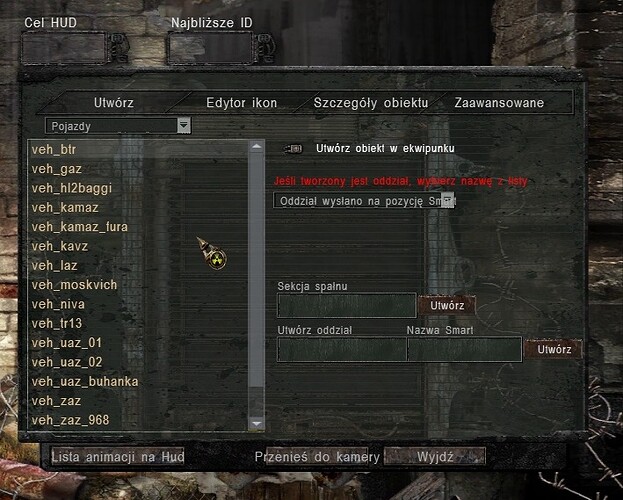Open Lista animacji na Hud
This screenshot has height=500, width=623.
(117, 457)
